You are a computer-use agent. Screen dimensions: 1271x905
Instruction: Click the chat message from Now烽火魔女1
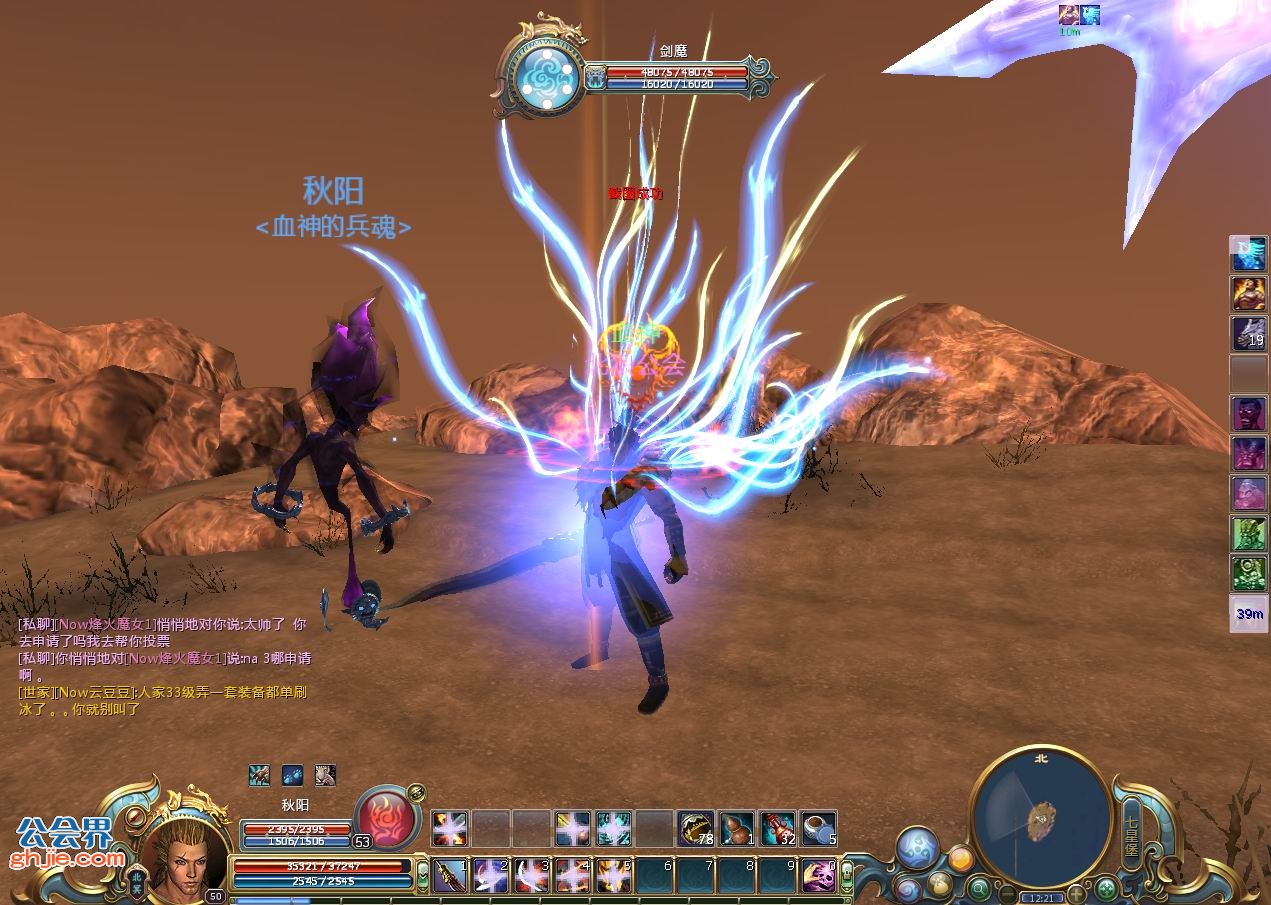pos(162,632)
